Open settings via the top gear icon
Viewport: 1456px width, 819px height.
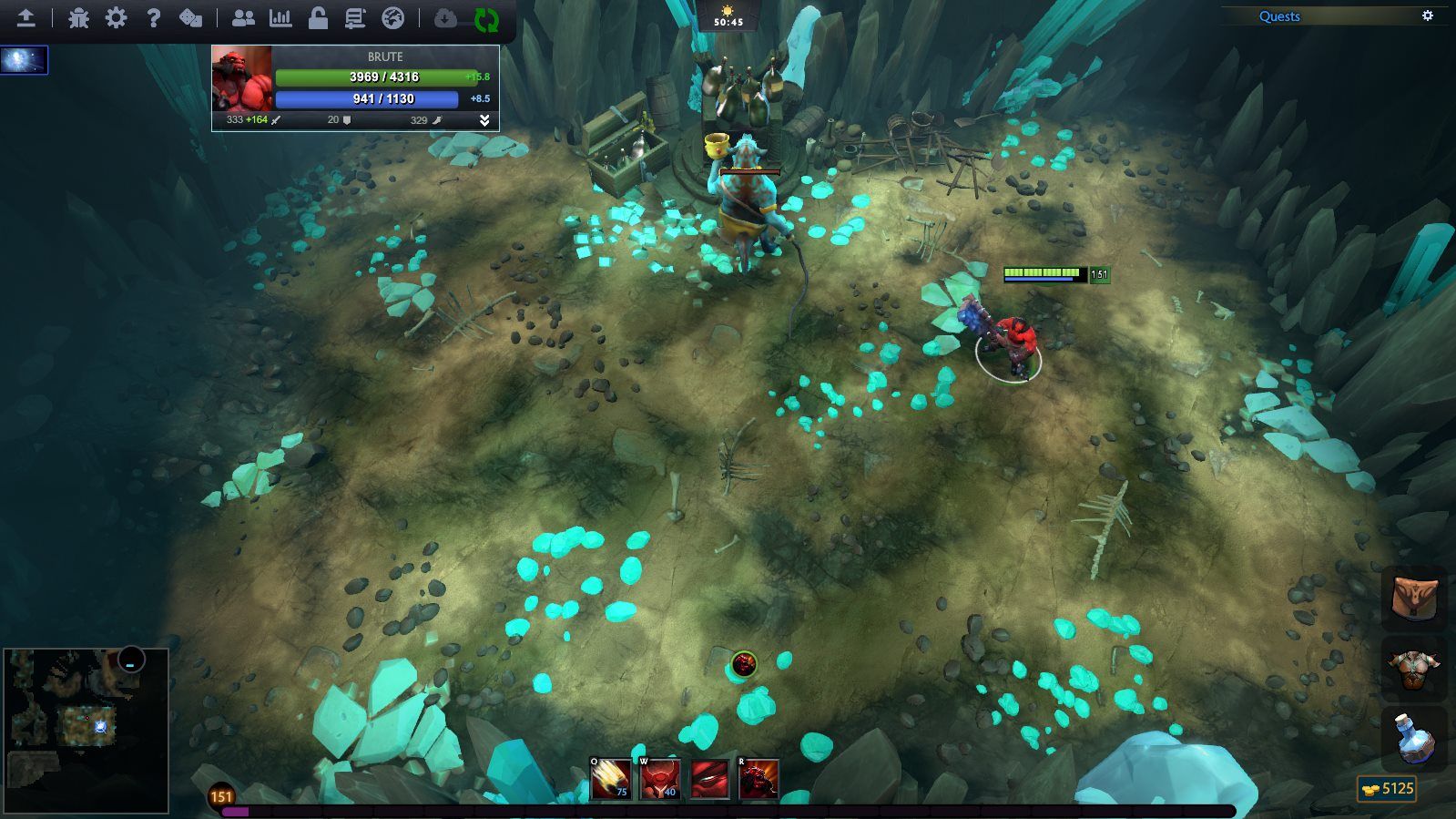tap(116, 18)
